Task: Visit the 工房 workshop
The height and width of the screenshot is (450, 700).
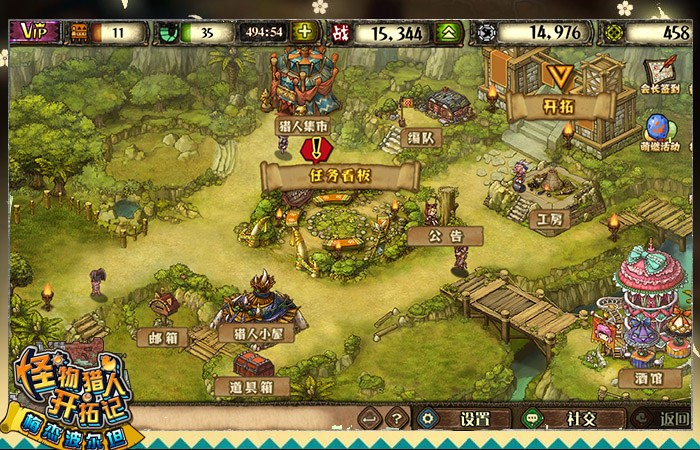Action: 551,217
